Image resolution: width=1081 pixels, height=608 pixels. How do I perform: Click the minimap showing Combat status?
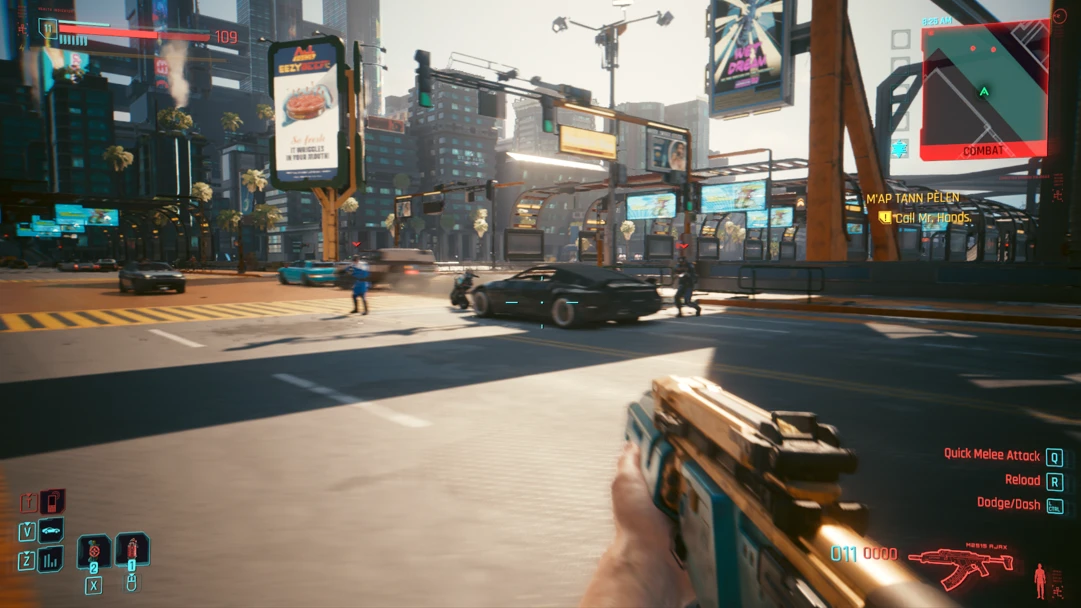pos(984,91)
